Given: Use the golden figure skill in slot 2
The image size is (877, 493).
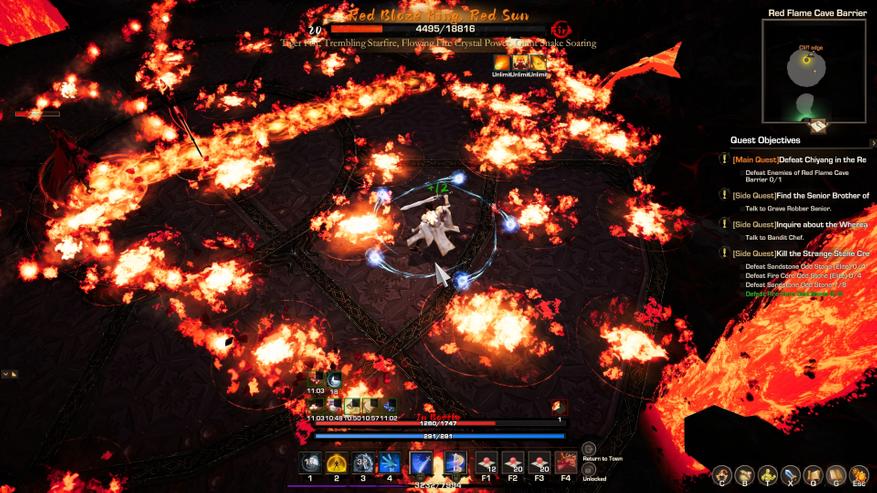Looking at the screenshot, I should [x=337, y=463].
